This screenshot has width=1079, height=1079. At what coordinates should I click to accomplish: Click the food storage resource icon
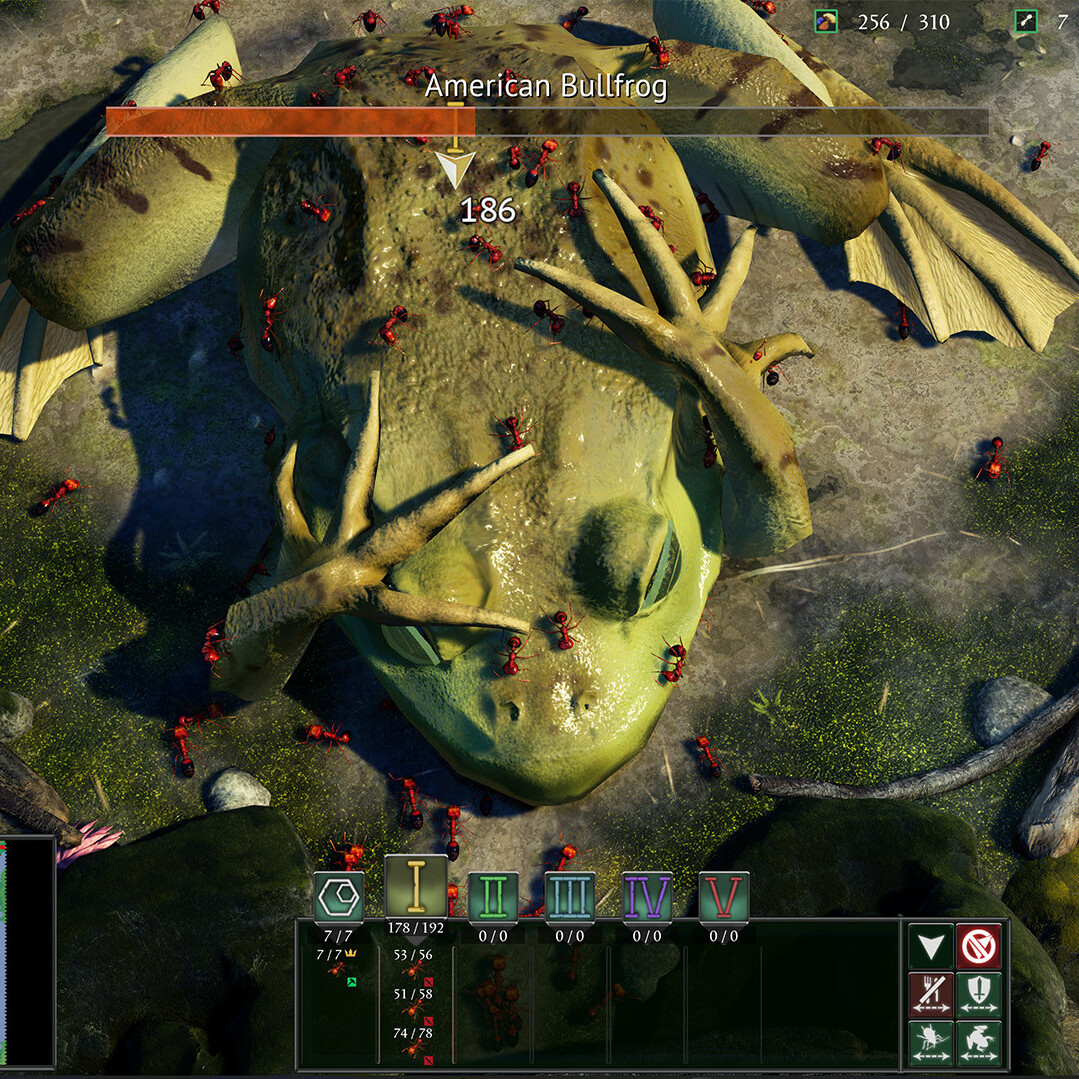click(825, 21)
